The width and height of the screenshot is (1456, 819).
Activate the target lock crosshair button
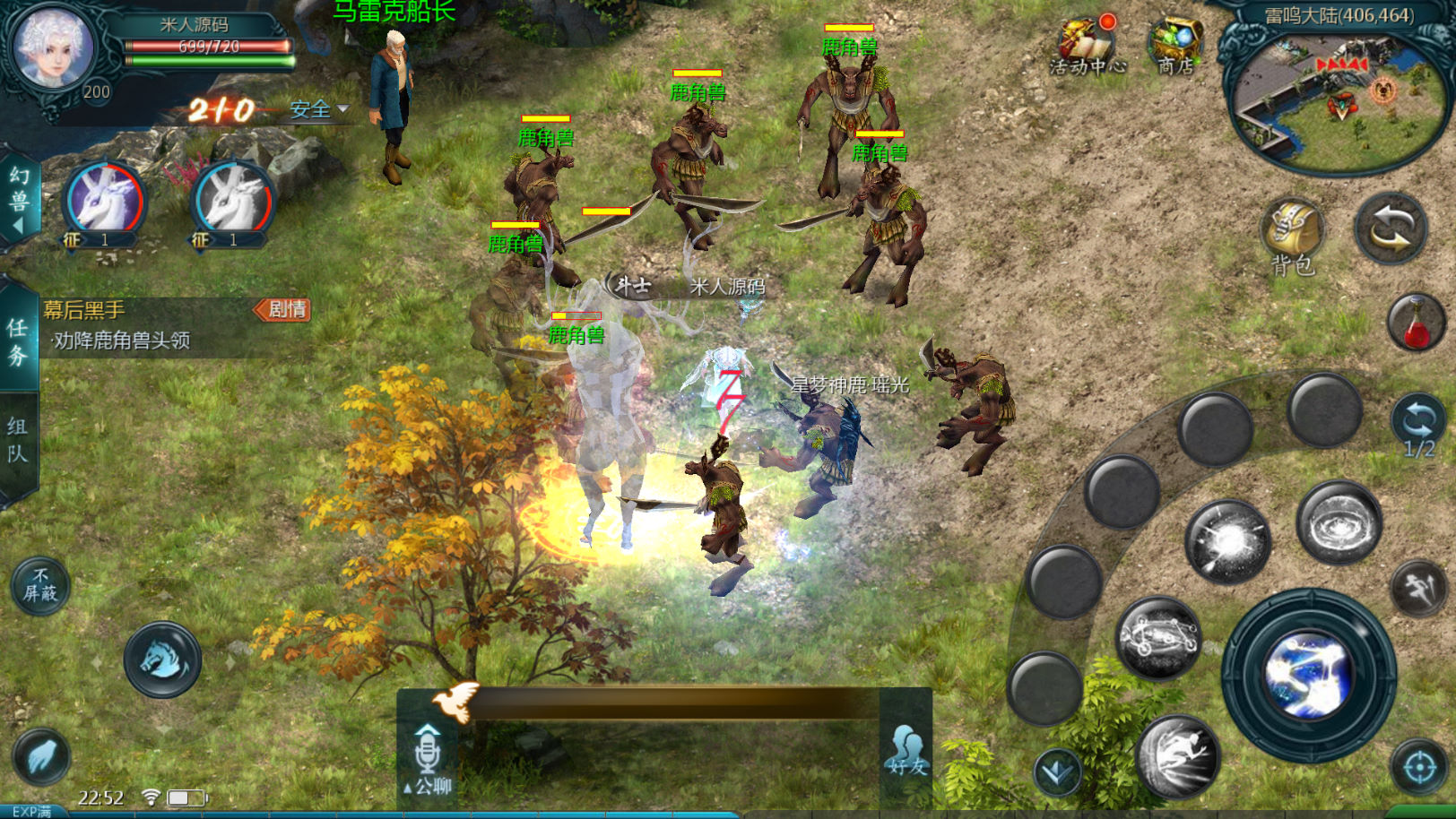coord(1419,767)
